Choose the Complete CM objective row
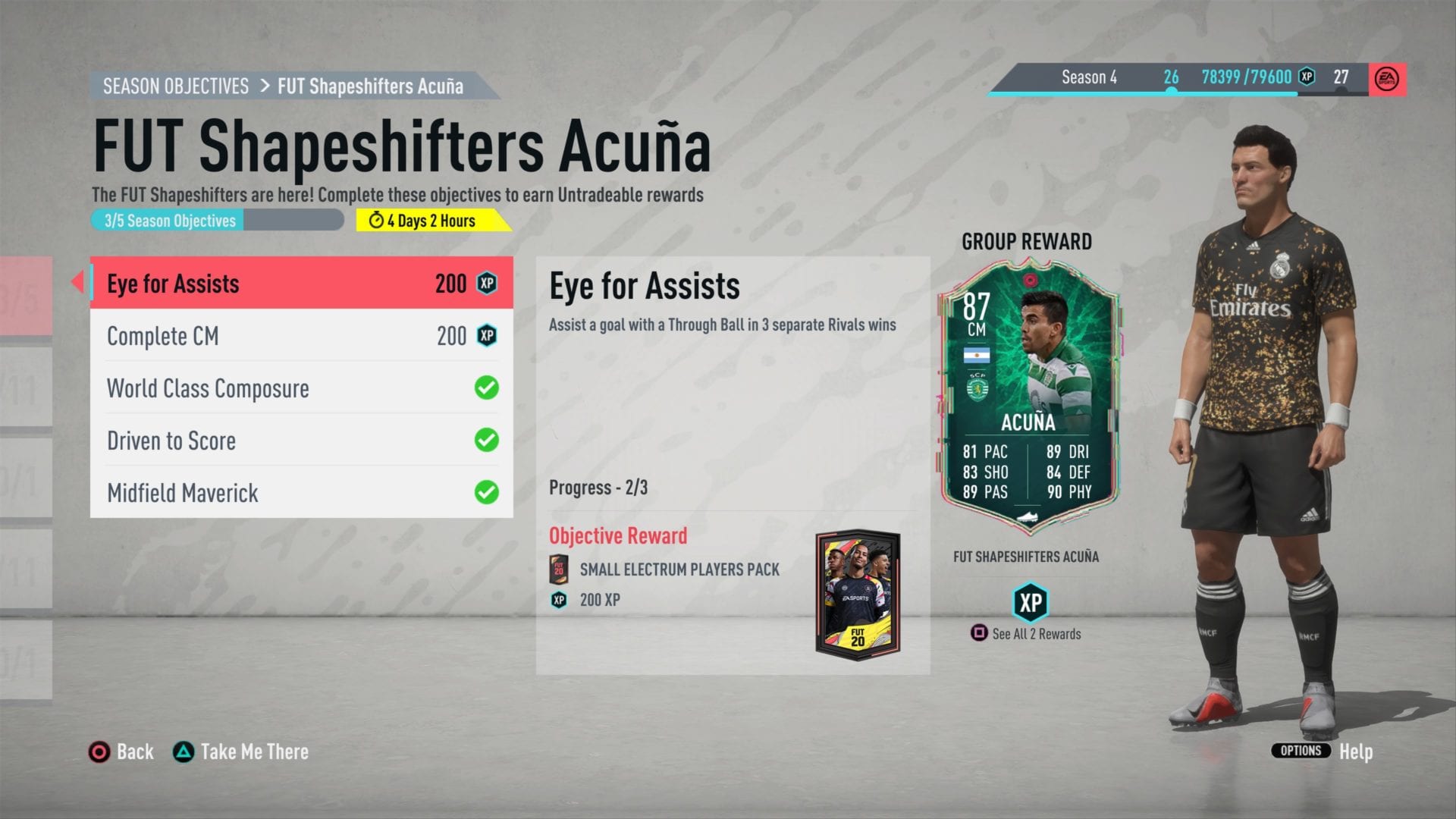This screenshot has height=819, width=1456. [x=301, y=335]
